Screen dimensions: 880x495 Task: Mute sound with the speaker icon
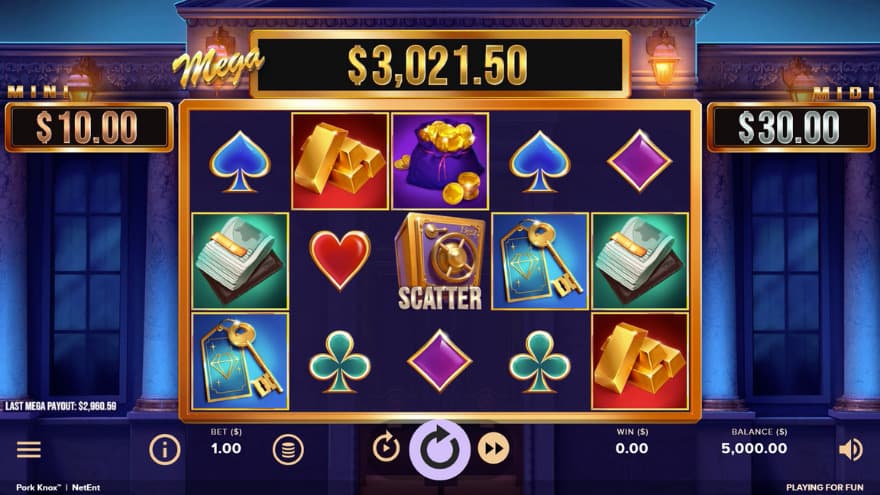point(850,450)
